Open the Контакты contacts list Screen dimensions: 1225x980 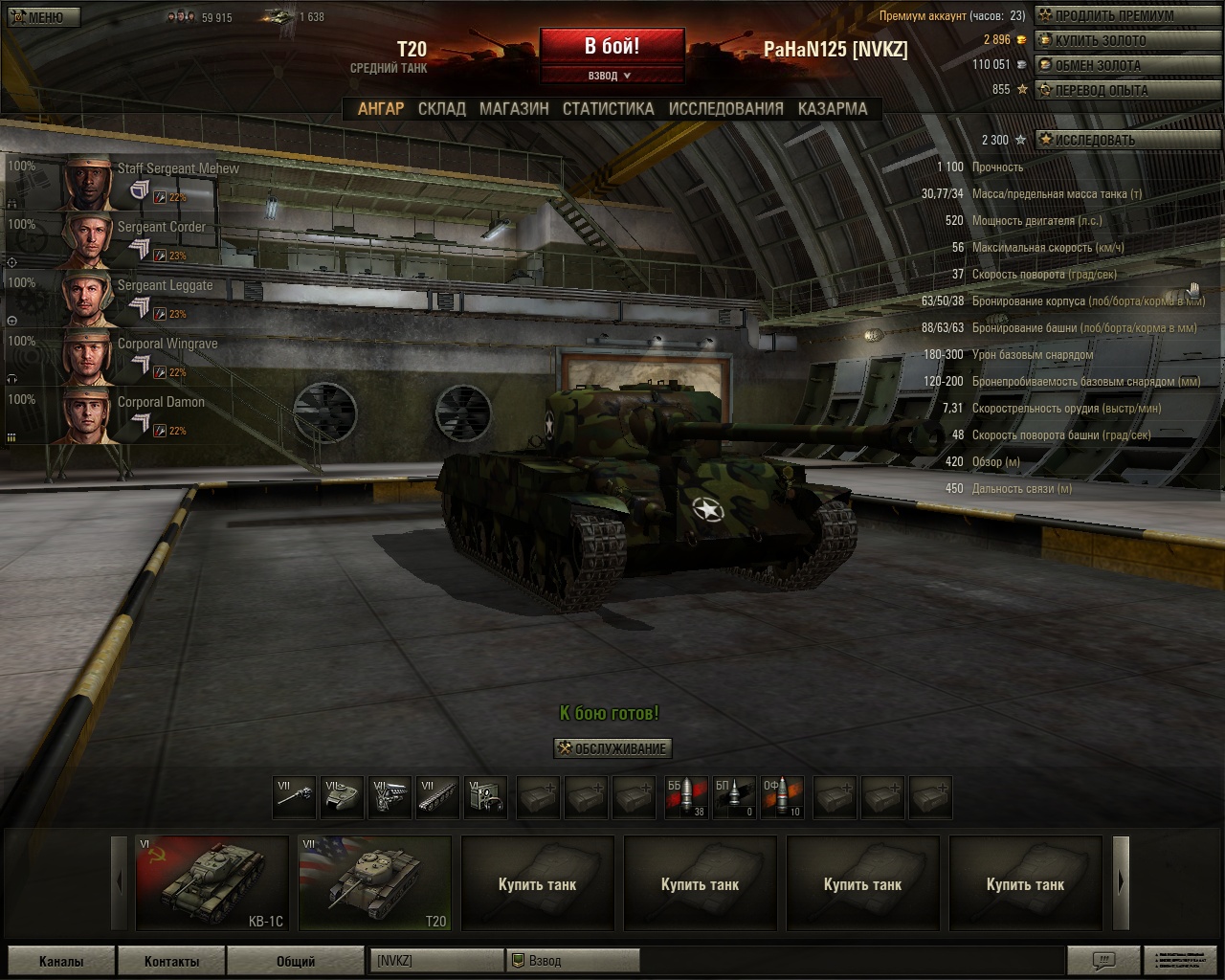click(171, 961)
